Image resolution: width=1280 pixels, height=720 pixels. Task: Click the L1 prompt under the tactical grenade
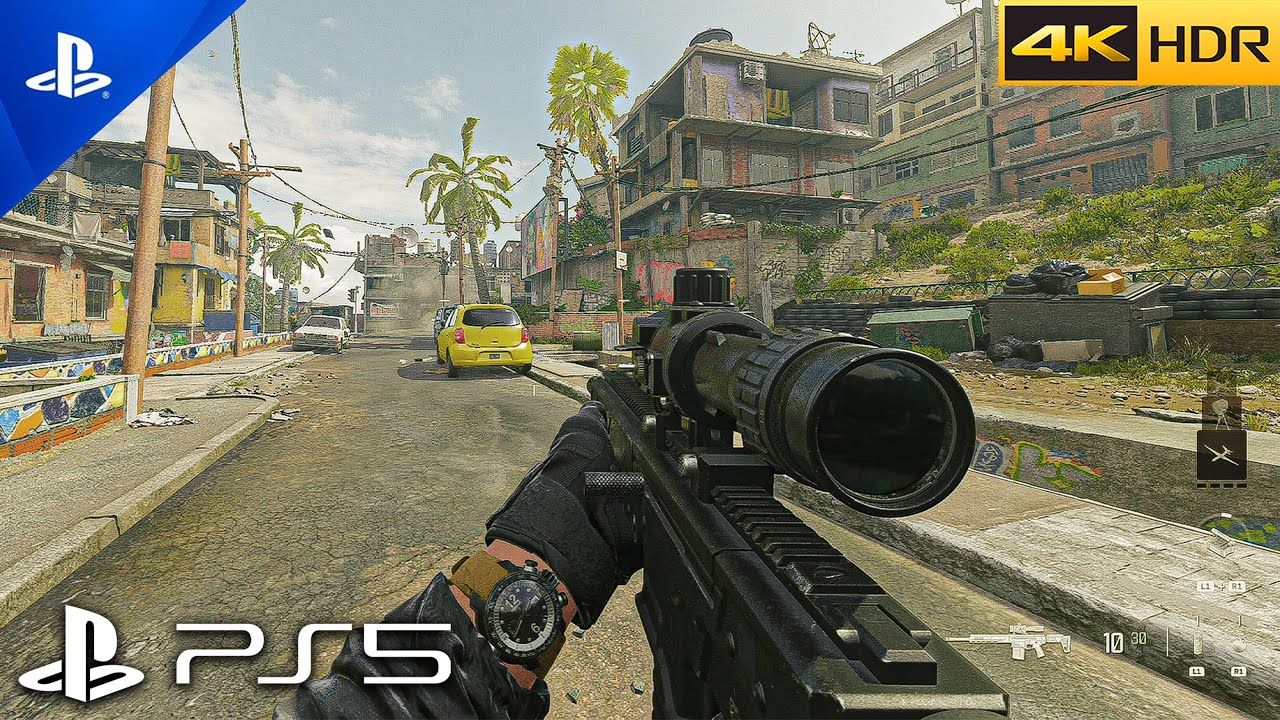[x=1197, y=669]
